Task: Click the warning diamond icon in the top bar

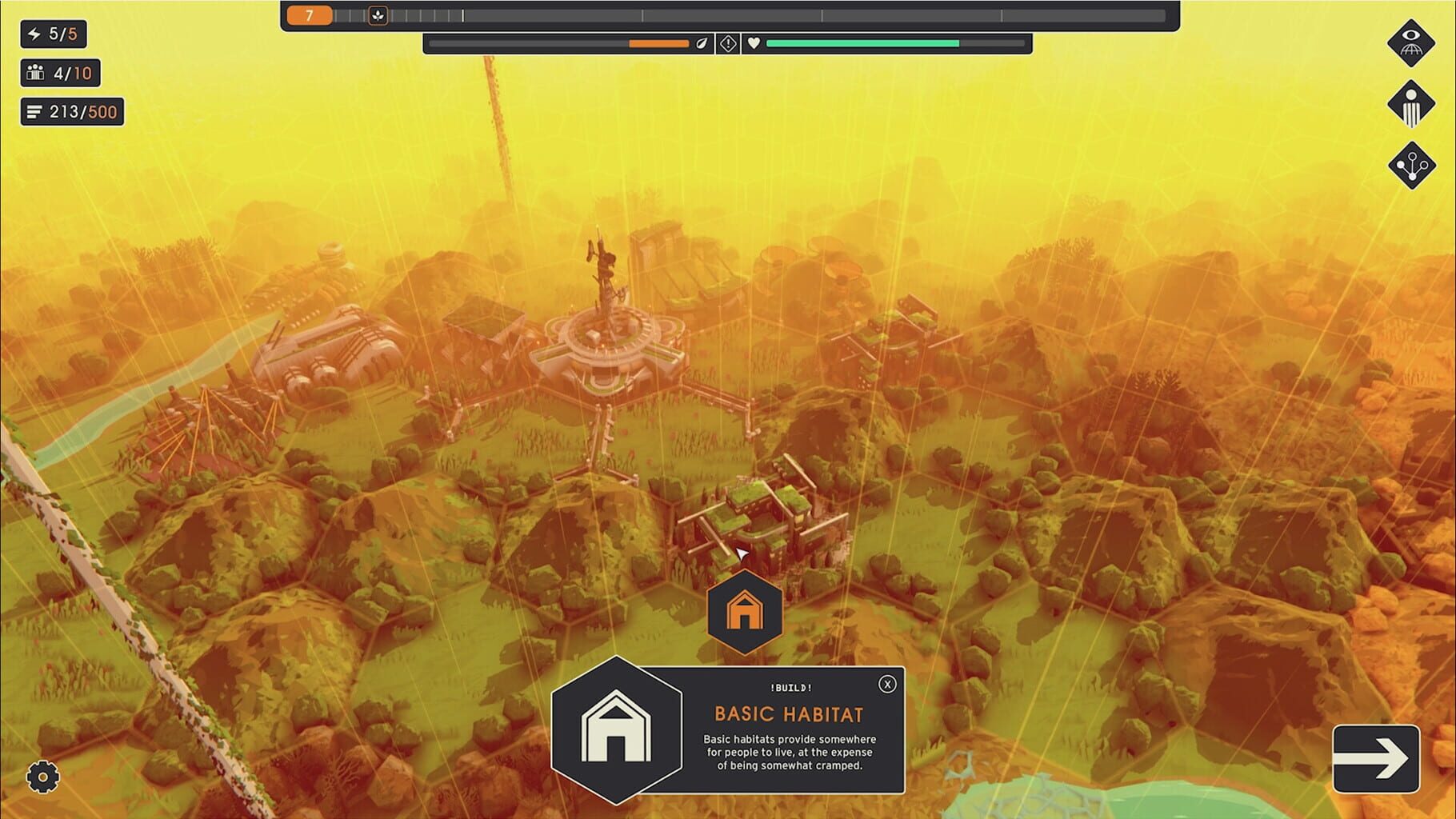Action: point(729,43)
